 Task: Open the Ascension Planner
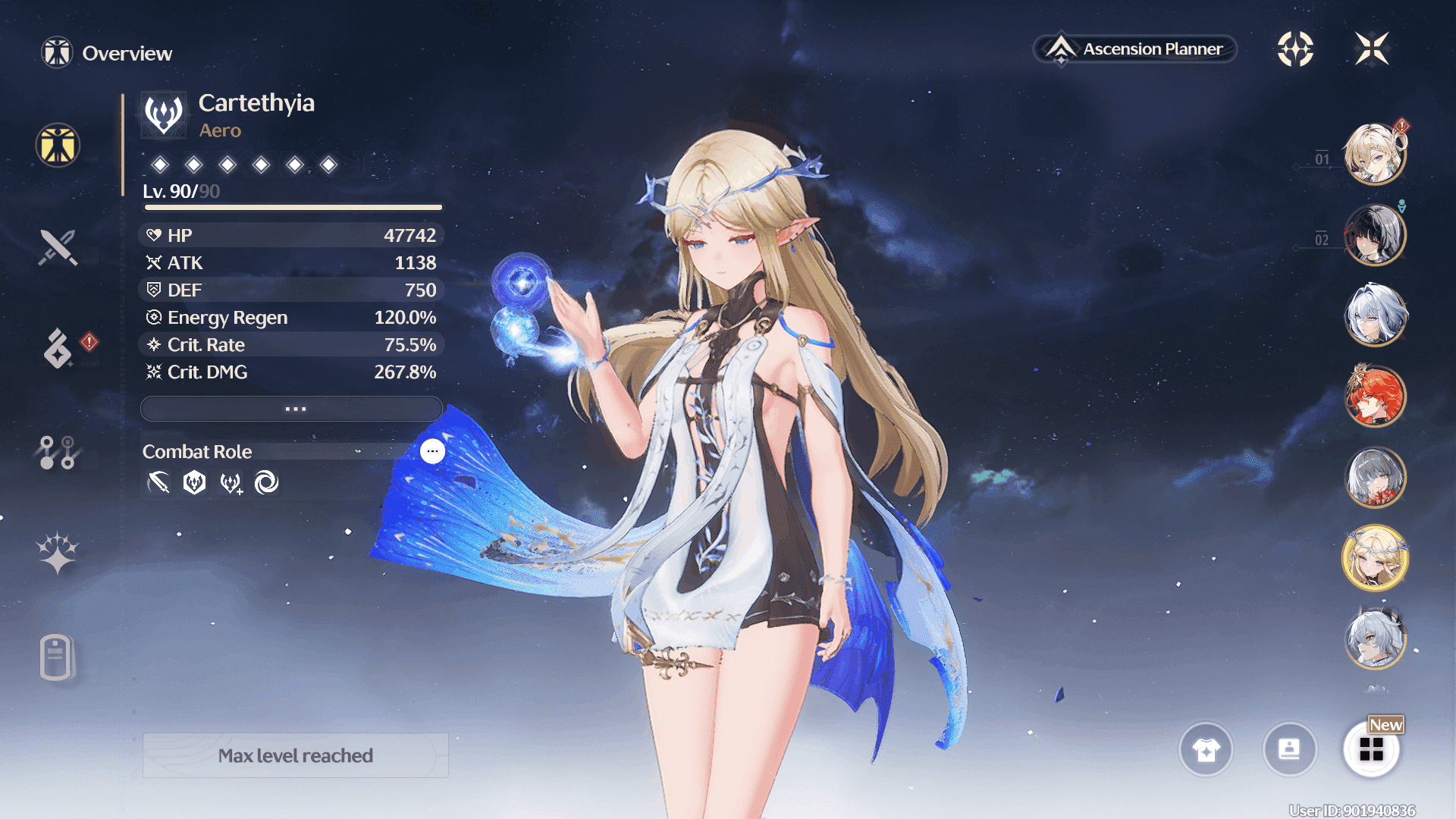click(1135, 49)
